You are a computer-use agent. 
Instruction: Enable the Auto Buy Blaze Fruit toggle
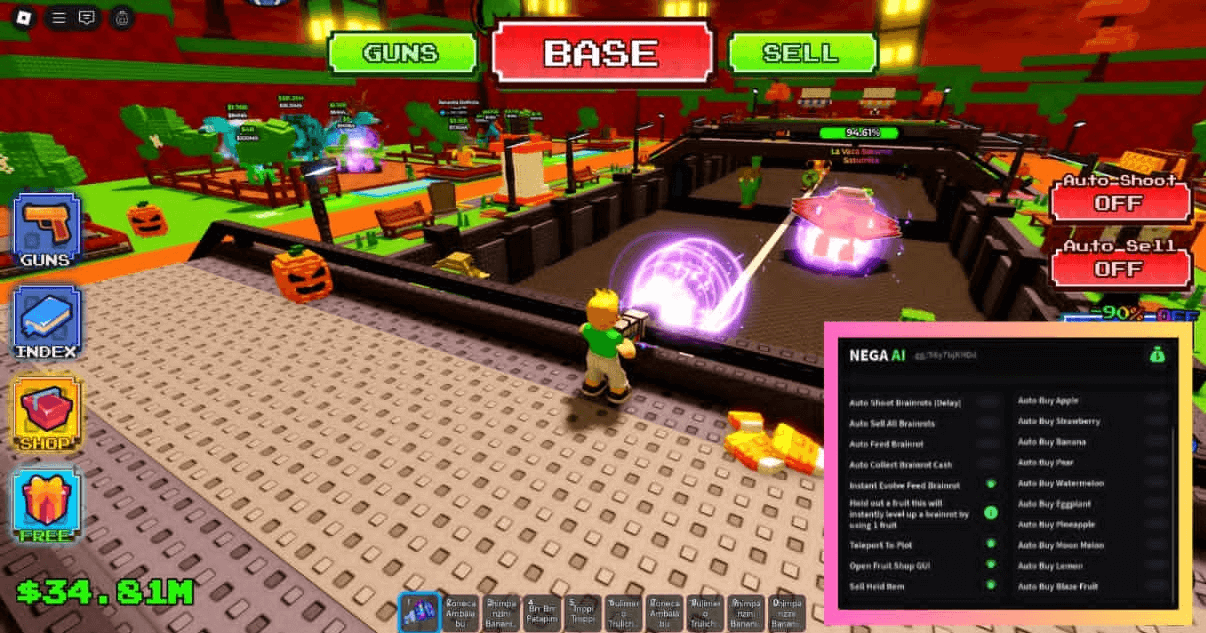tap(1157, 586)
